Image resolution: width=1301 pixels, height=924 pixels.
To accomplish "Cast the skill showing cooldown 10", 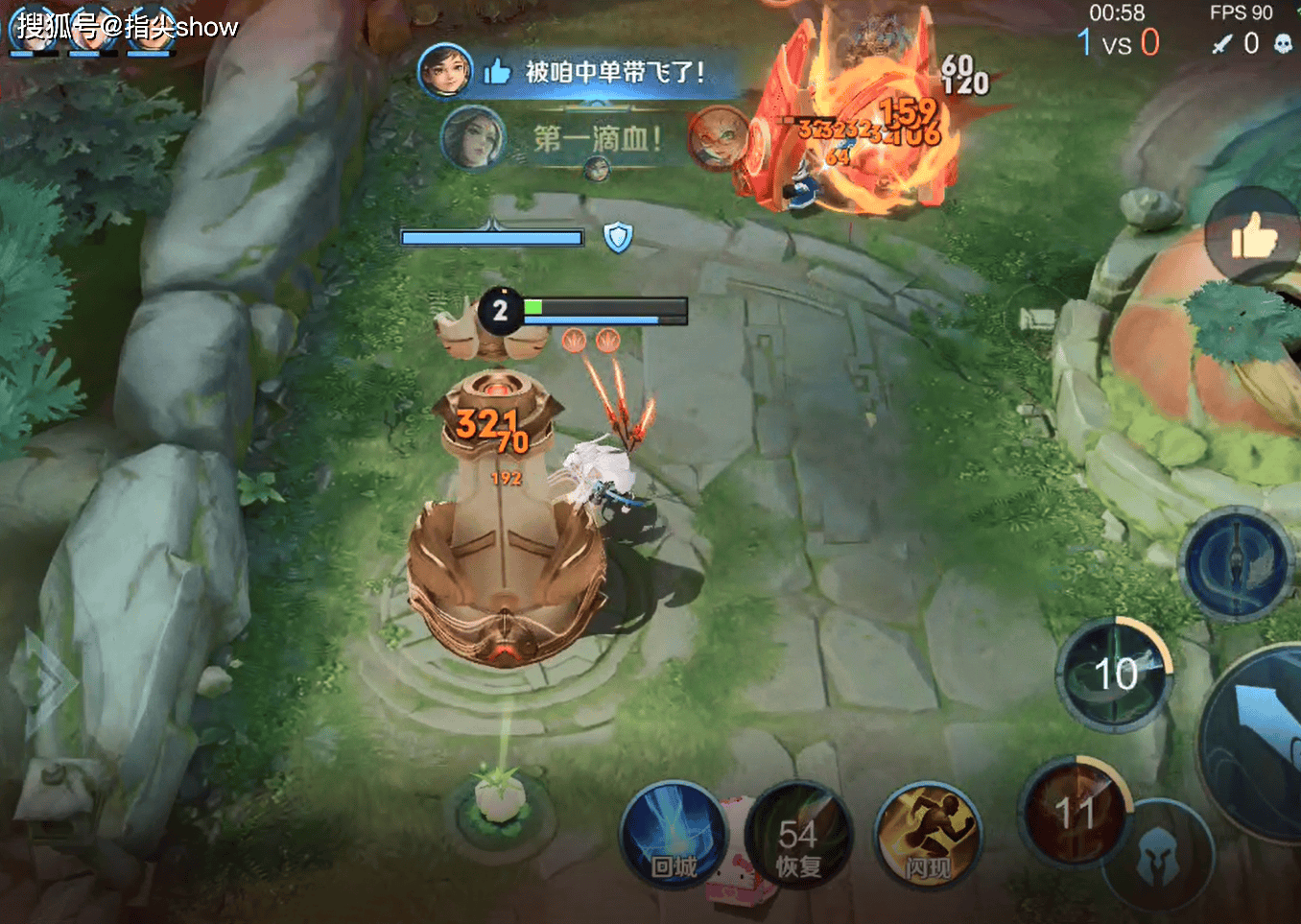I will 1116,674.
